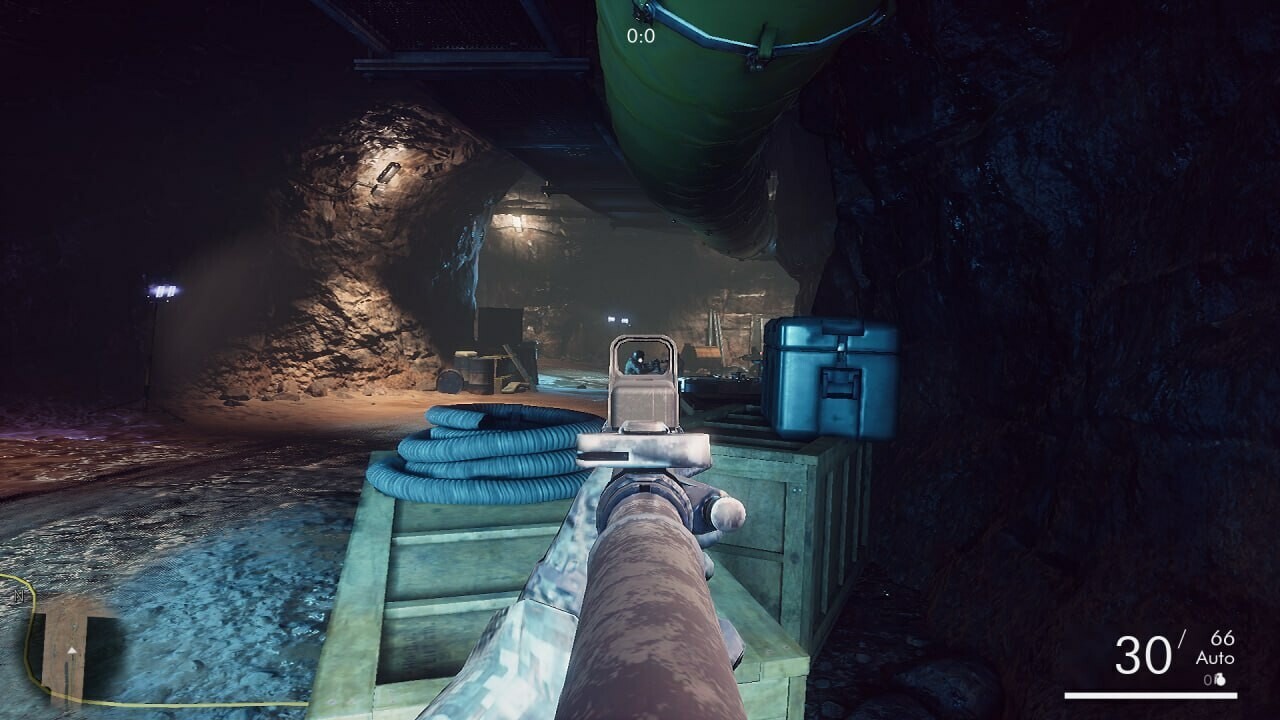Click the reserve ammo count 66
Screen dimensions: 1280x720
pos(1222,637)
